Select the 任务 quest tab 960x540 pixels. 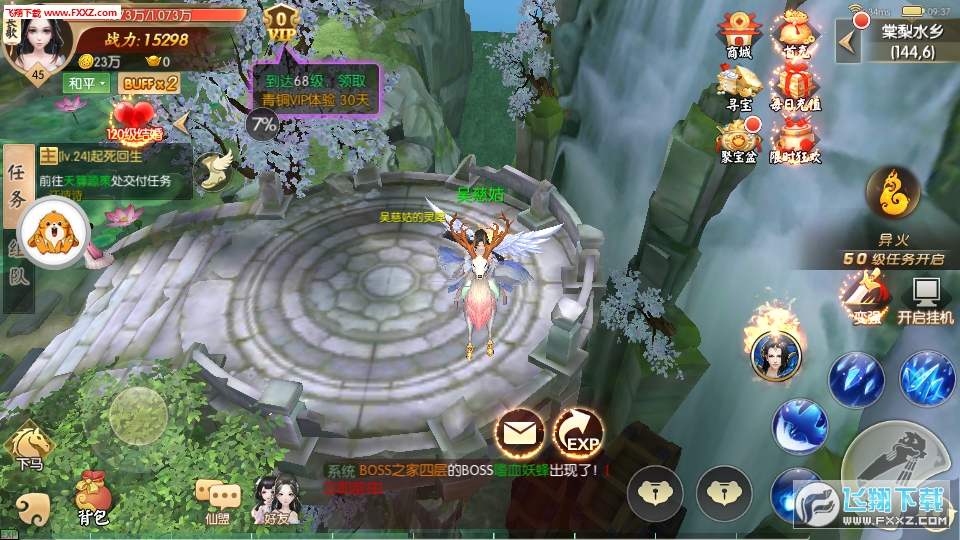click(x=17, y=186)
